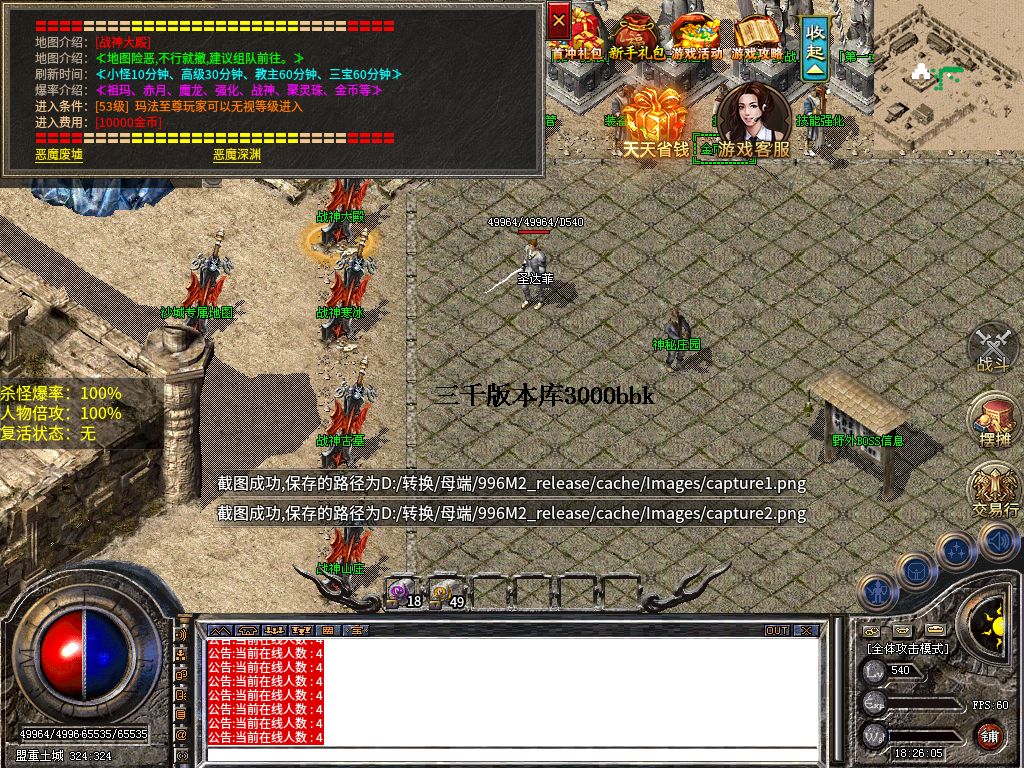Use the yellow scroll hotbar item
Viewport: 1024px width, 768px height.
point(446,592)
